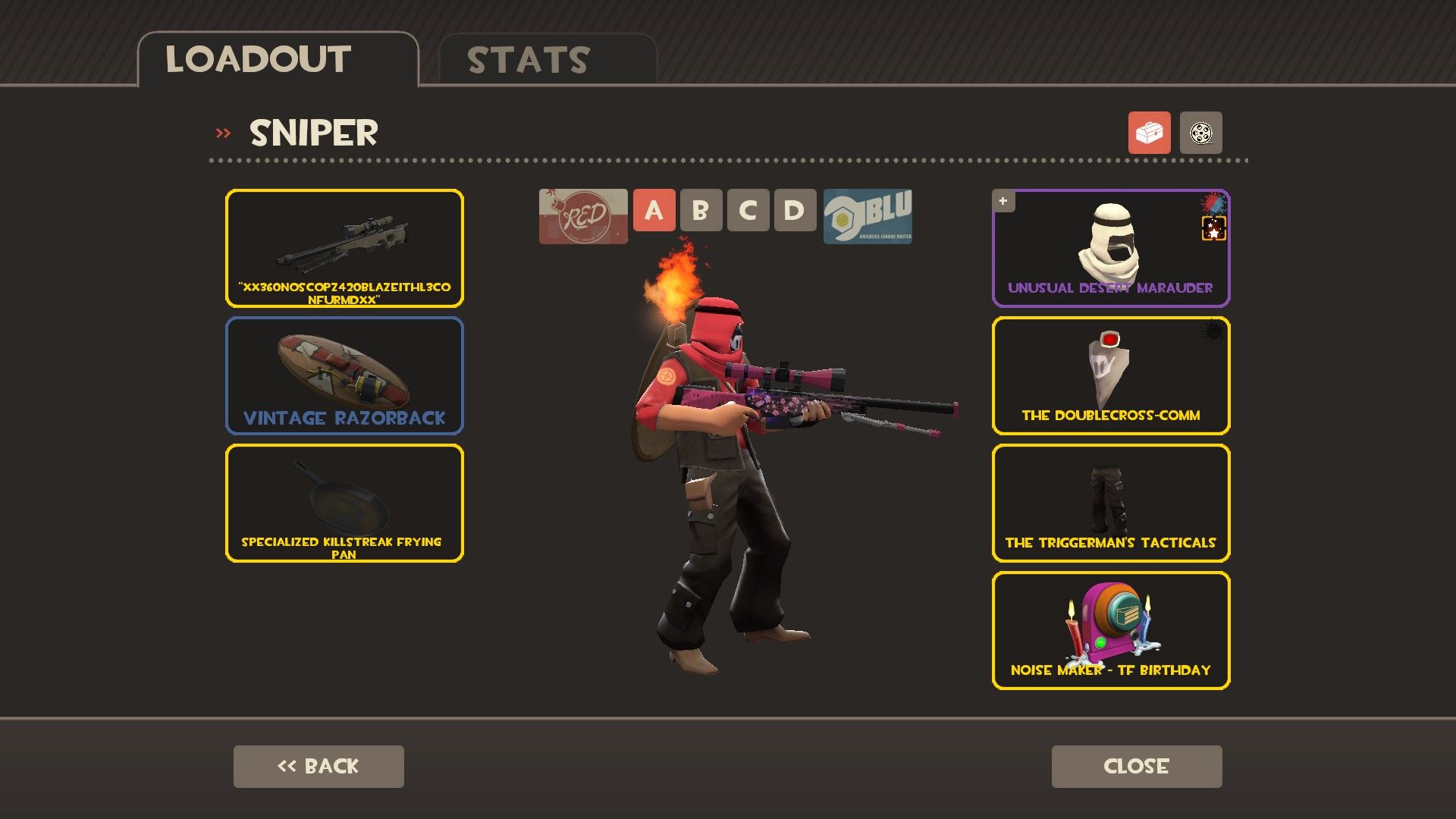Screen dimensions: 1456x819
Task: Choose the Vintage Razorback slot
Action: click(x=344, y=375)
